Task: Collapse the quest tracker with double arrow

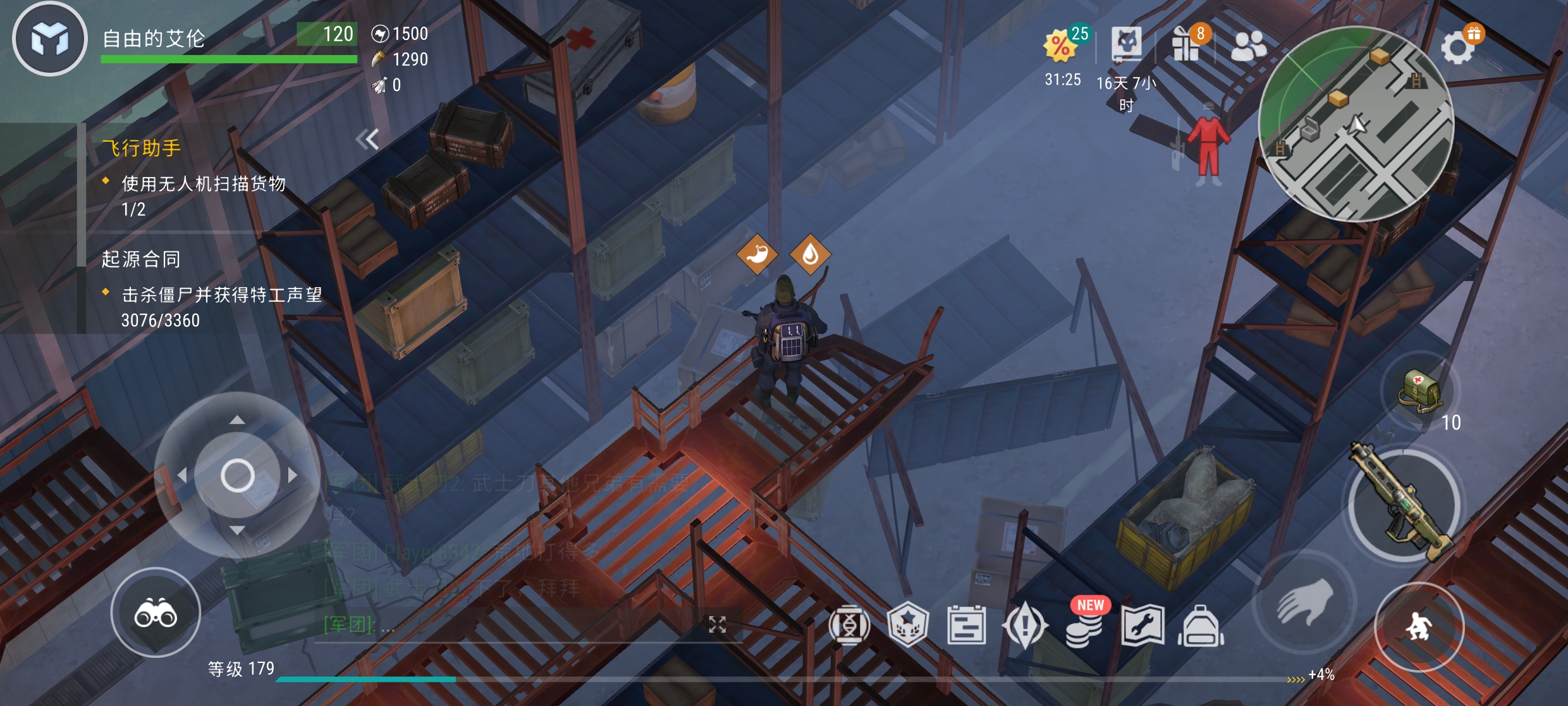Action: tap(367, 139)
